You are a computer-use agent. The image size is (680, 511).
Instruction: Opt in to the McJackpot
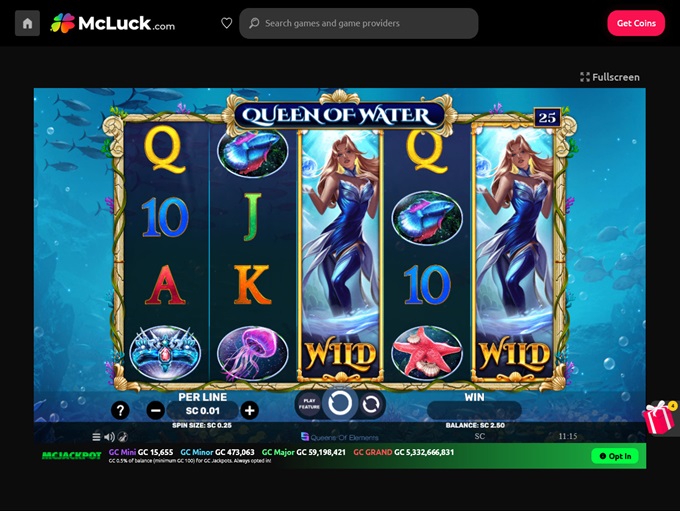point(613,456)
